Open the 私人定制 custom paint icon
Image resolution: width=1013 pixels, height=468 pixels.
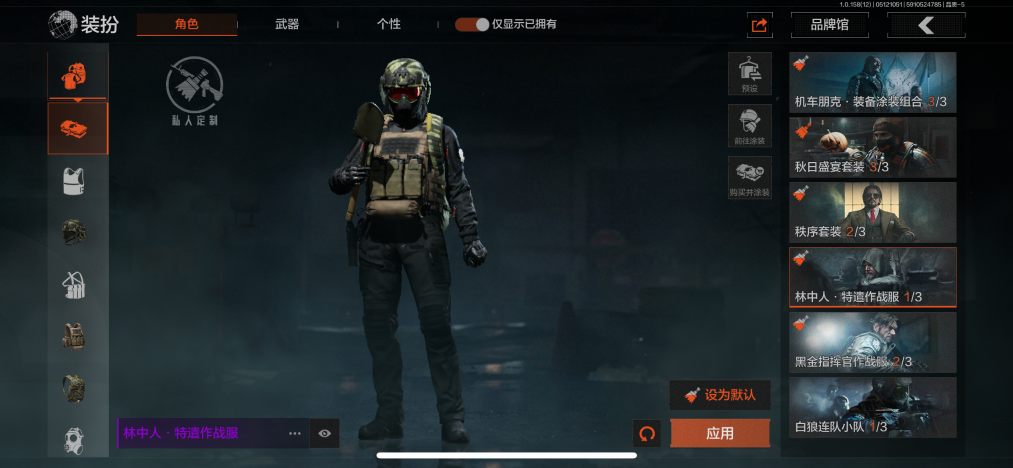point(194,92)
